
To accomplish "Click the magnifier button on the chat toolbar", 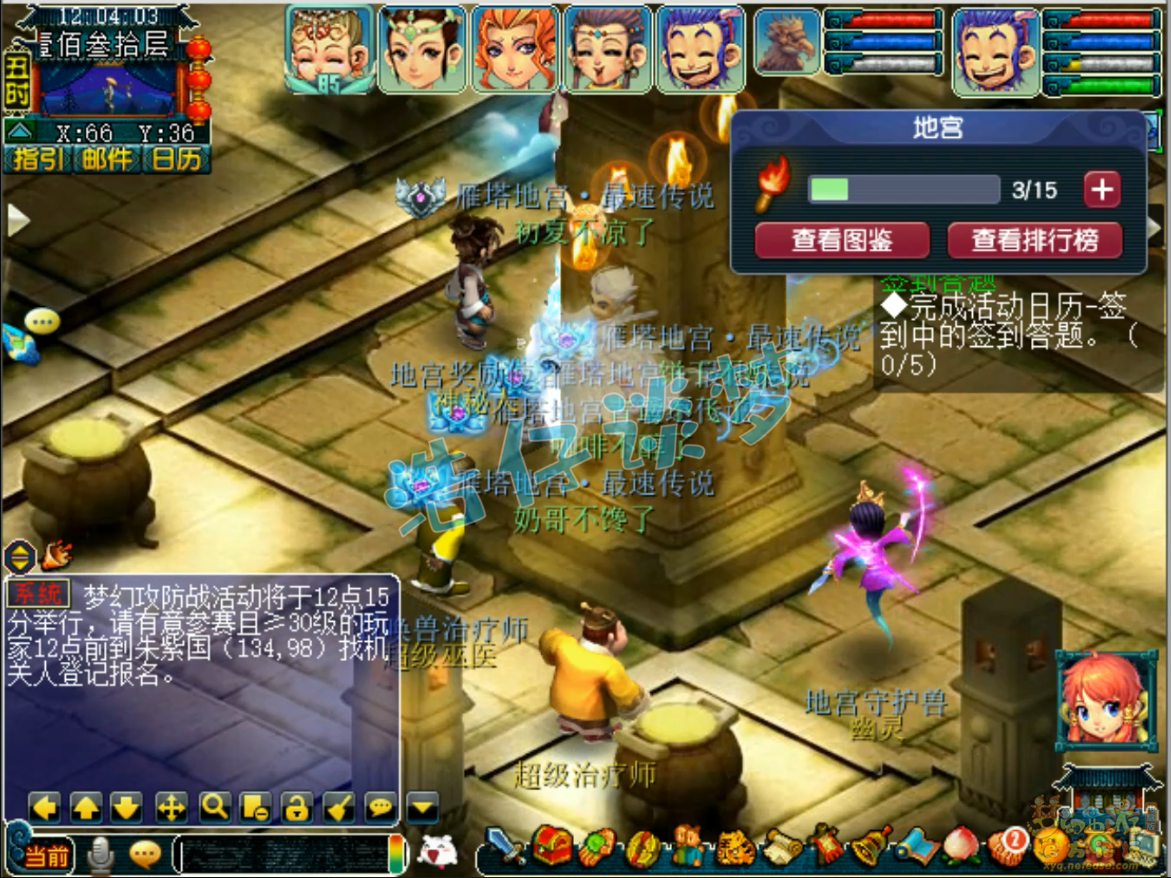I will [x=214, y=806].
